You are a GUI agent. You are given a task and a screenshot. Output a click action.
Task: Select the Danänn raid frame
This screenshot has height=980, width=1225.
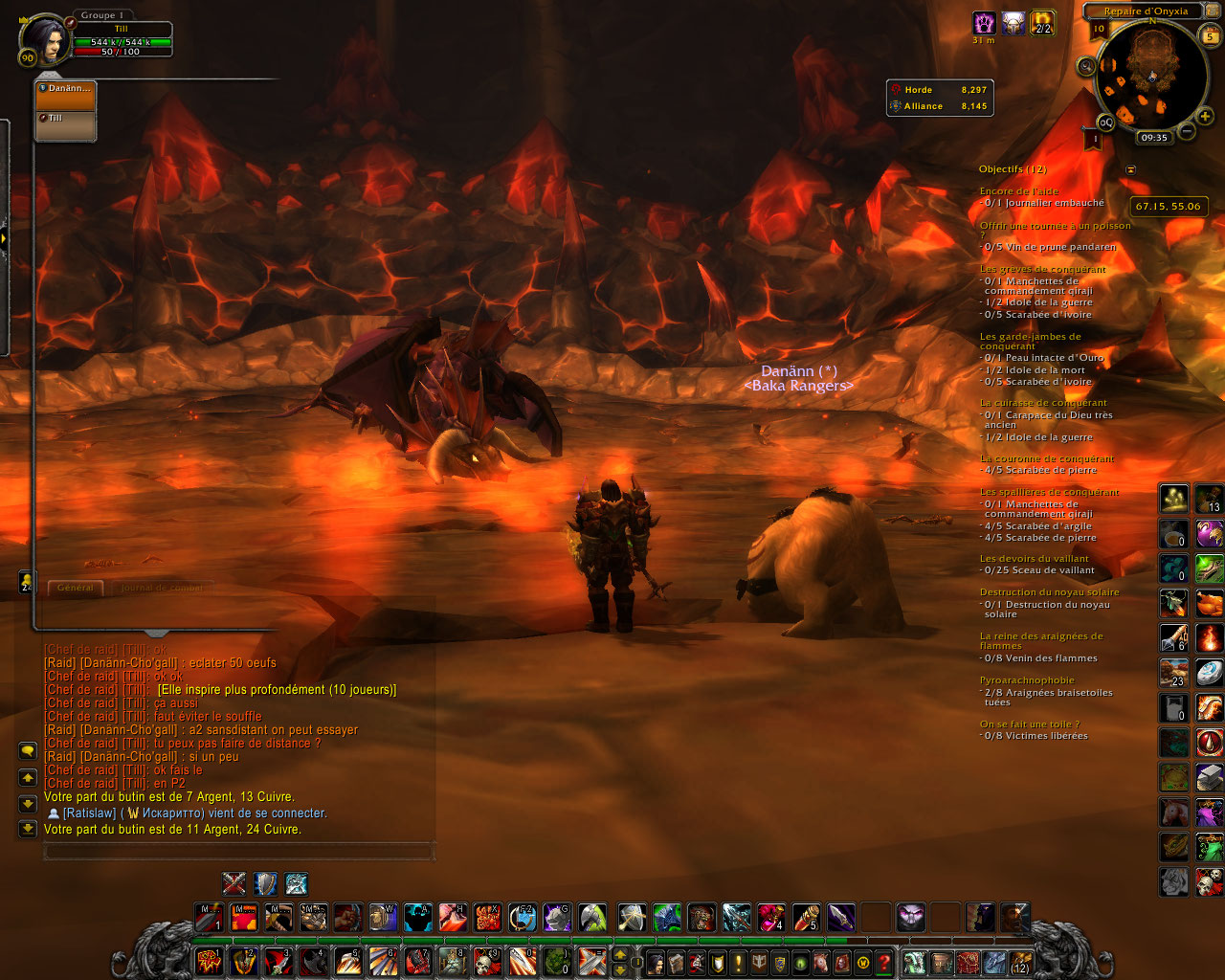tap(65, 96)
